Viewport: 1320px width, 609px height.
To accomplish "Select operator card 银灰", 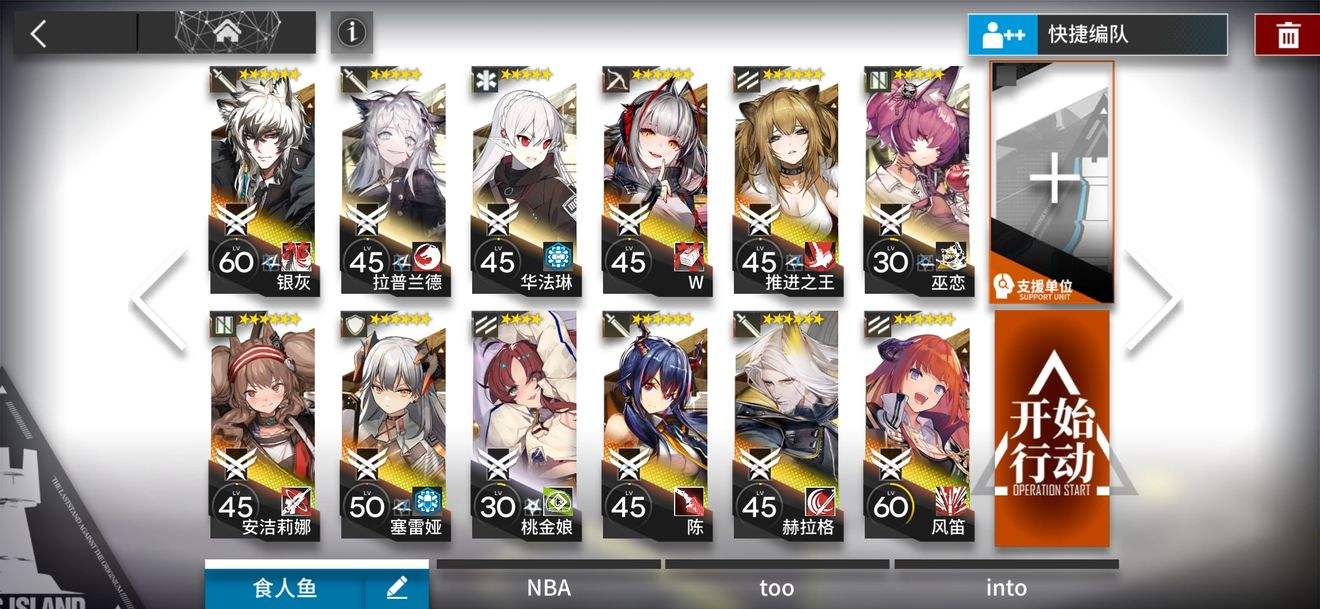I will click(x=263, y=180).
